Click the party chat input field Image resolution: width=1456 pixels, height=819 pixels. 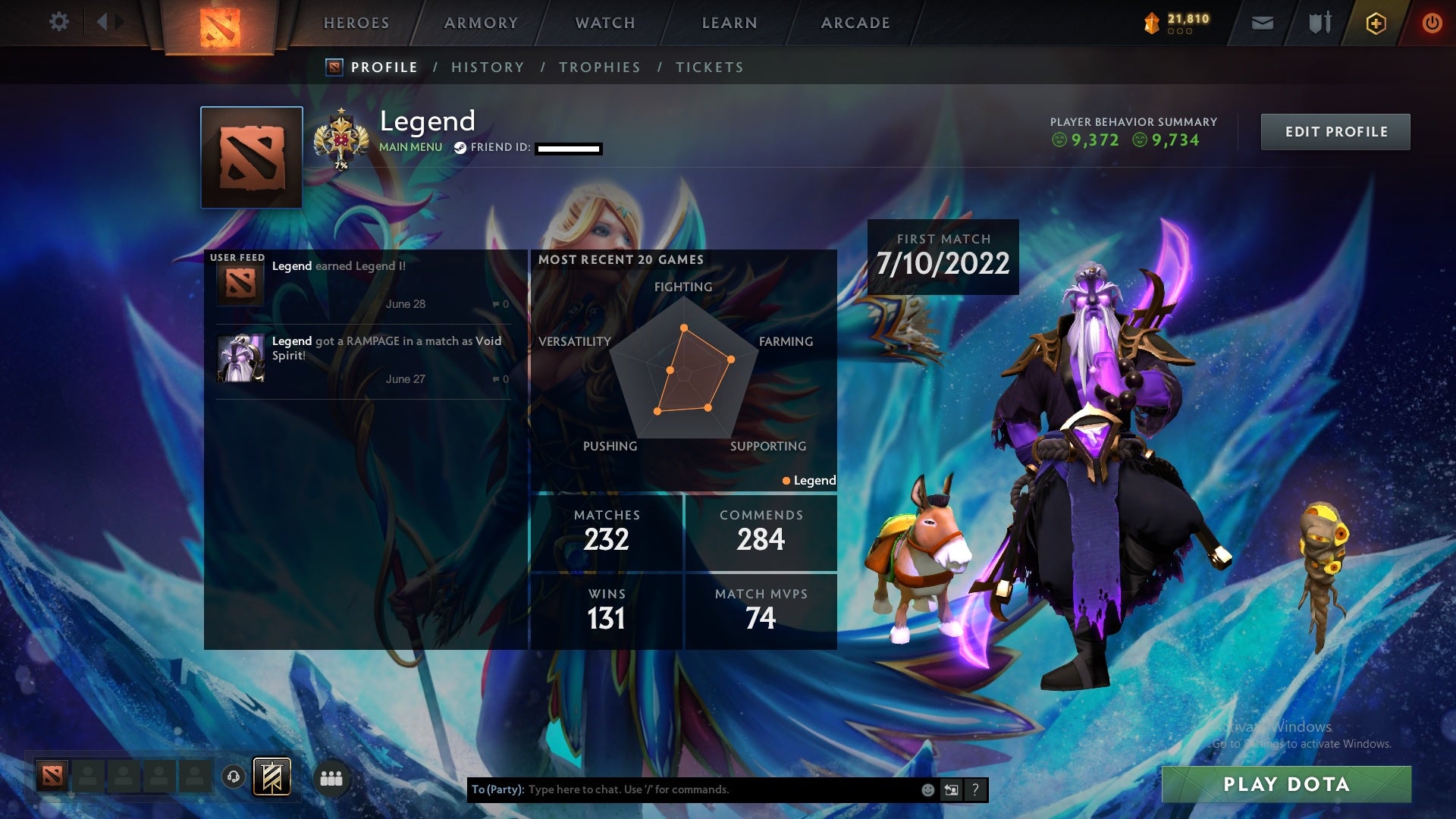tap(682, 789)
